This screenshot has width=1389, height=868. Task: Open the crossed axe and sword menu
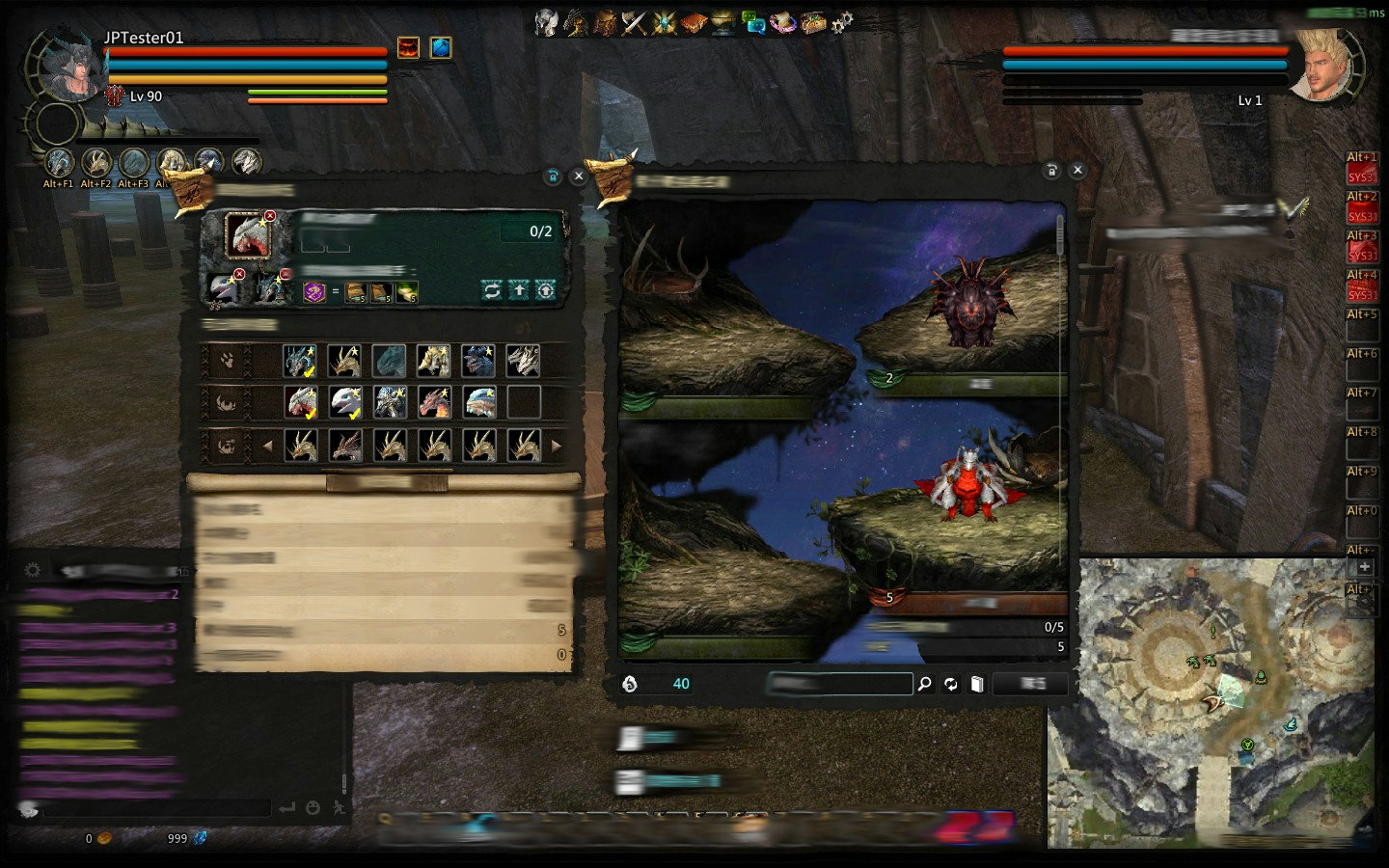click(635, 23)
